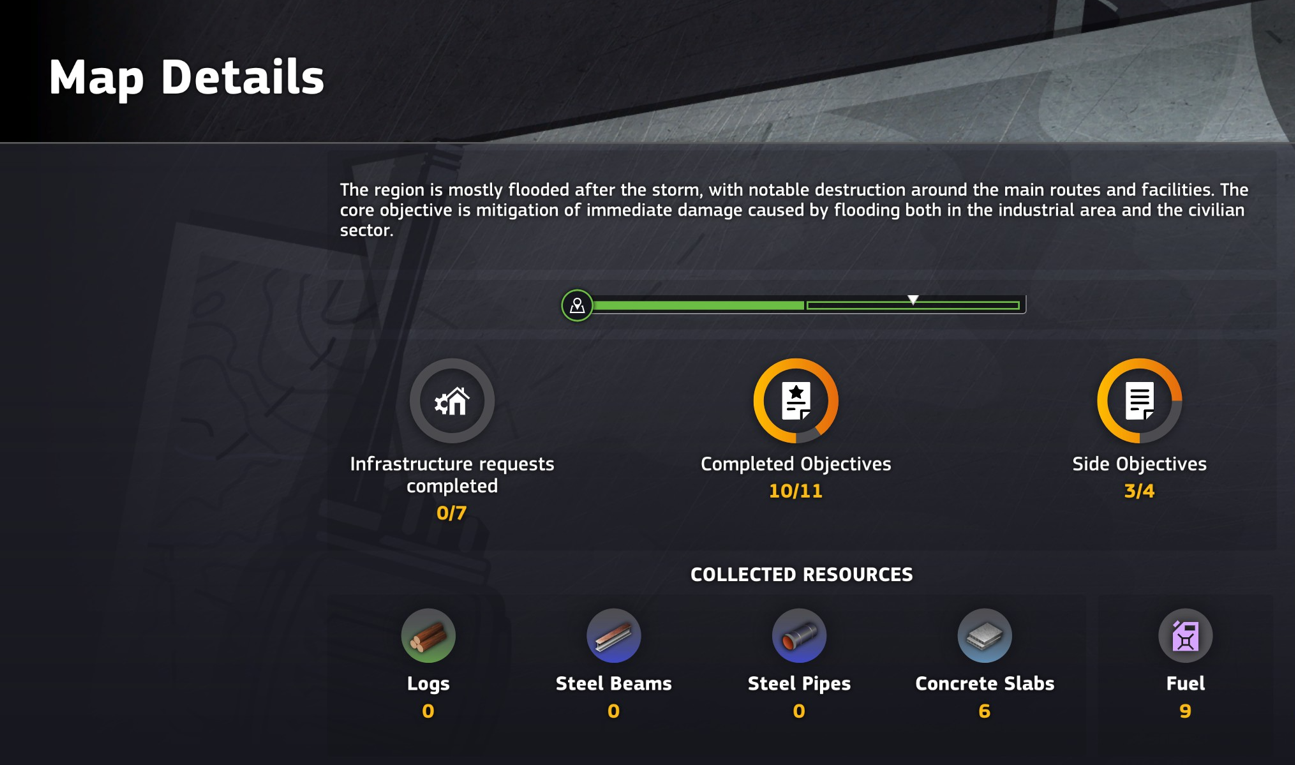
Task: Click the 0/7 infrastructure counter
Action: point(451,510)
